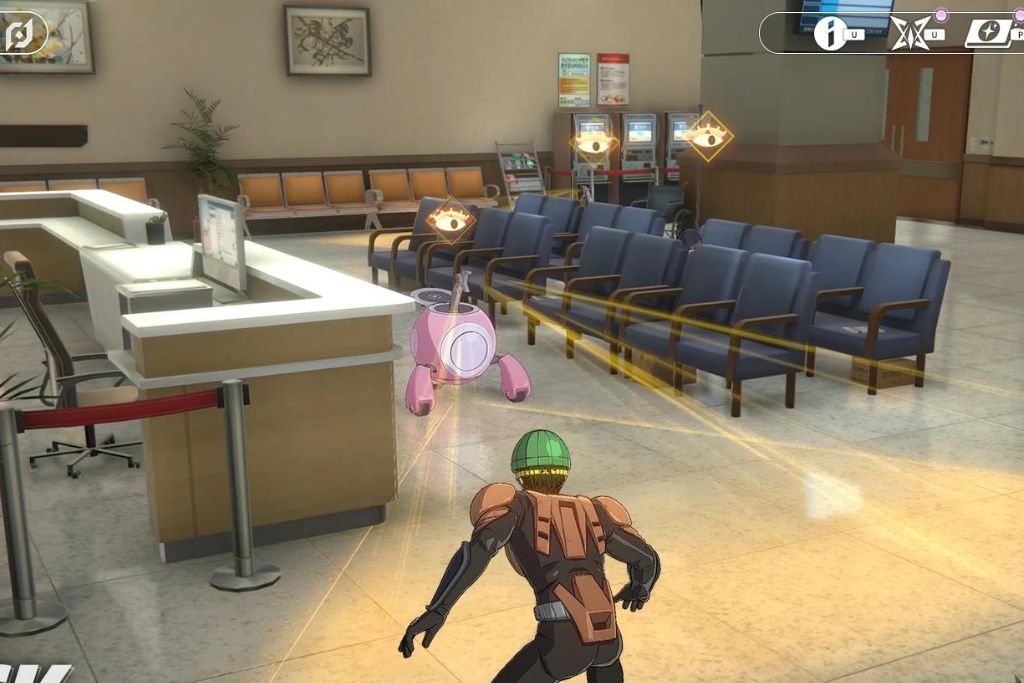The image size is (1024, 683).
Task: Click the hexagon icon in the top-left corner
Action: pyautogui.click(x=20, y=33)
